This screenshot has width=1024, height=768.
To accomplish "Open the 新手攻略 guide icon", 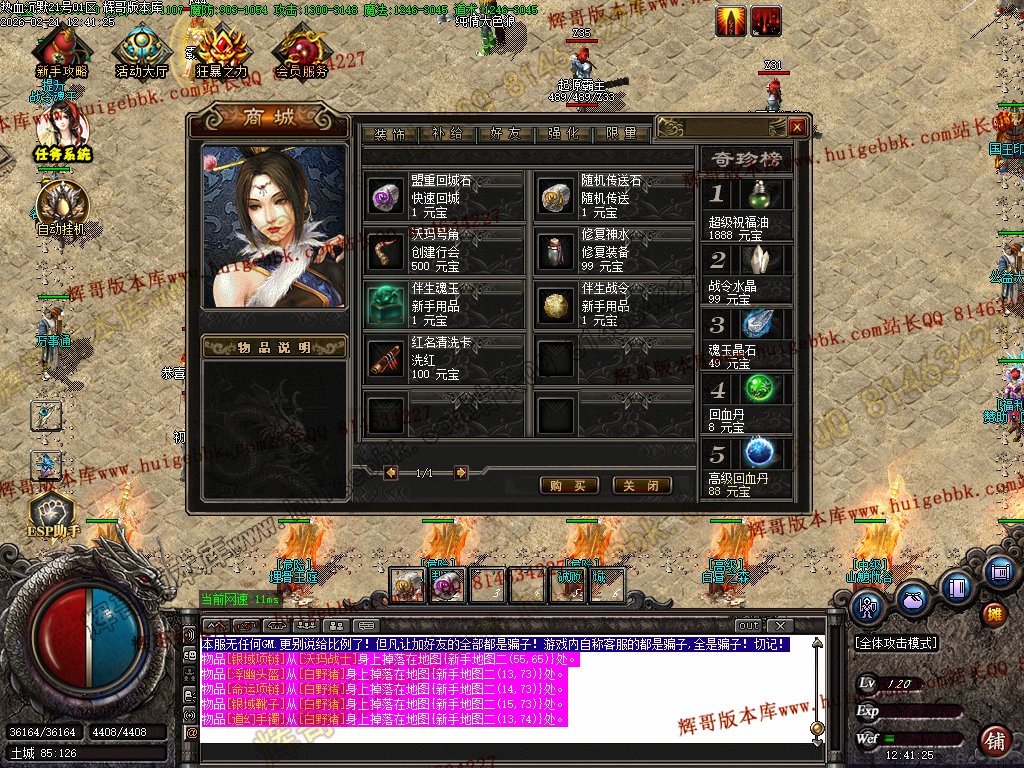I will (x=61, y=52).
